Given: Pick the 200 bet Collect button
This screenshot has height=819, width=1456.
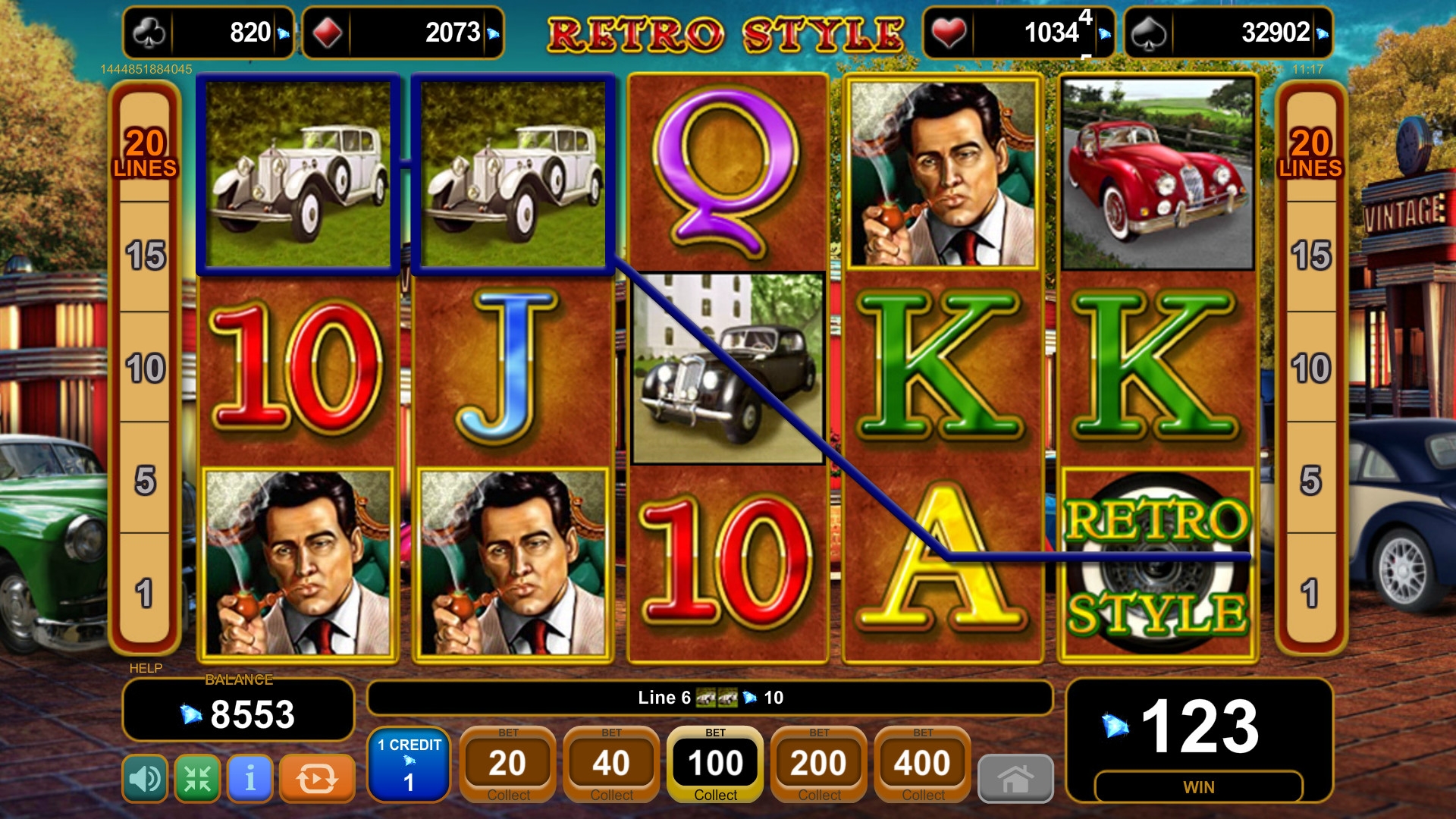Looking at the screenshot, I should click(x=819, y=764).
